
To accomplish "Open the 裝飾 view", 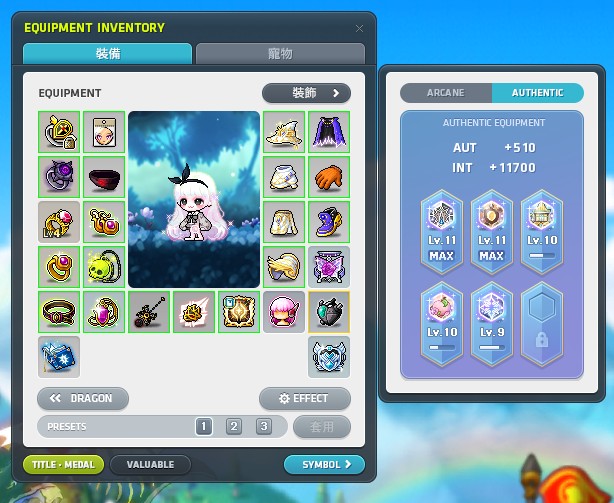I will point(306,93).
